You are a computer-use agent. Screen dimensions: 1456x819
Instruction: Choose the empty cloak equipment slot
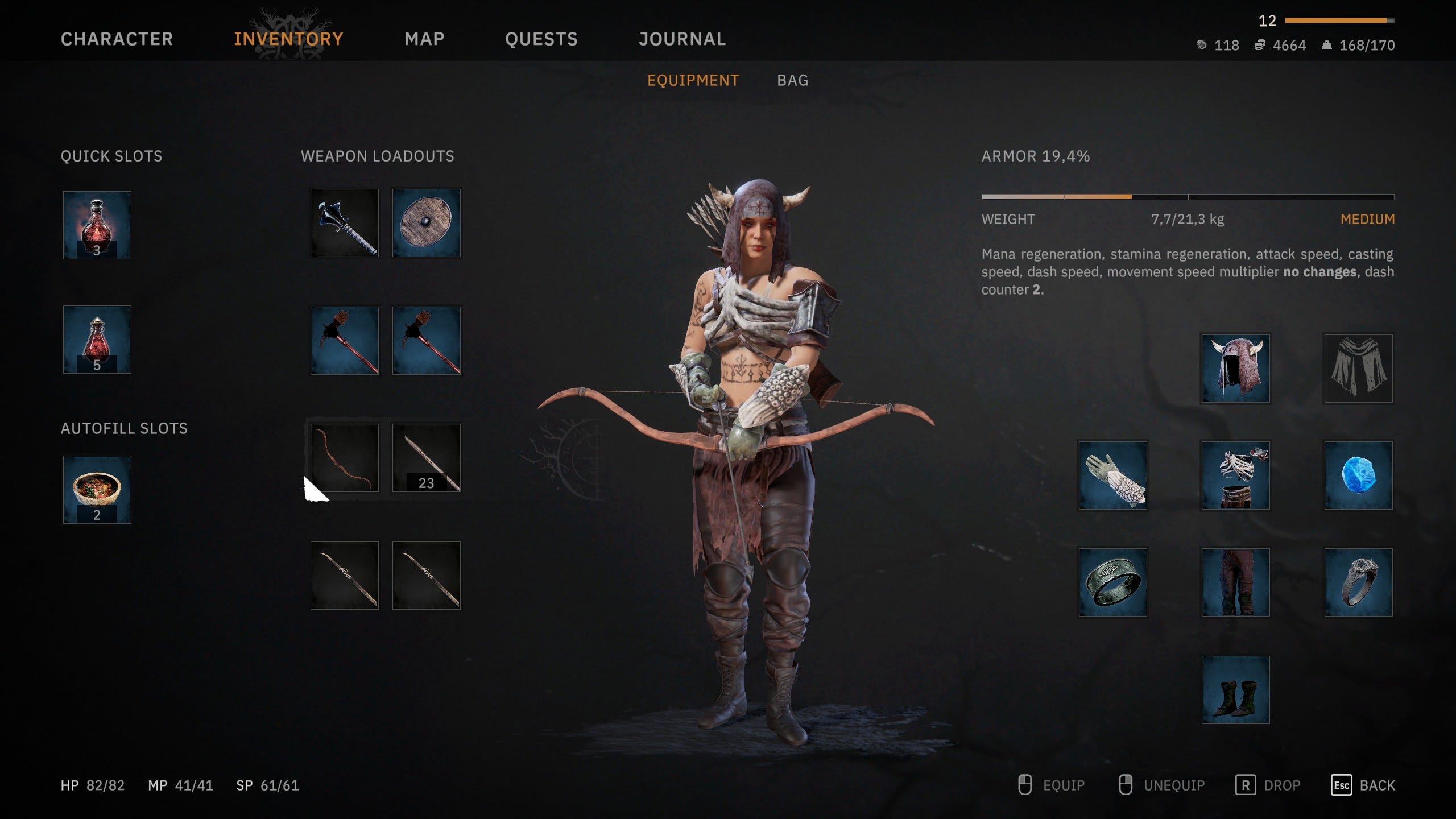click(x=1358, y=369)
